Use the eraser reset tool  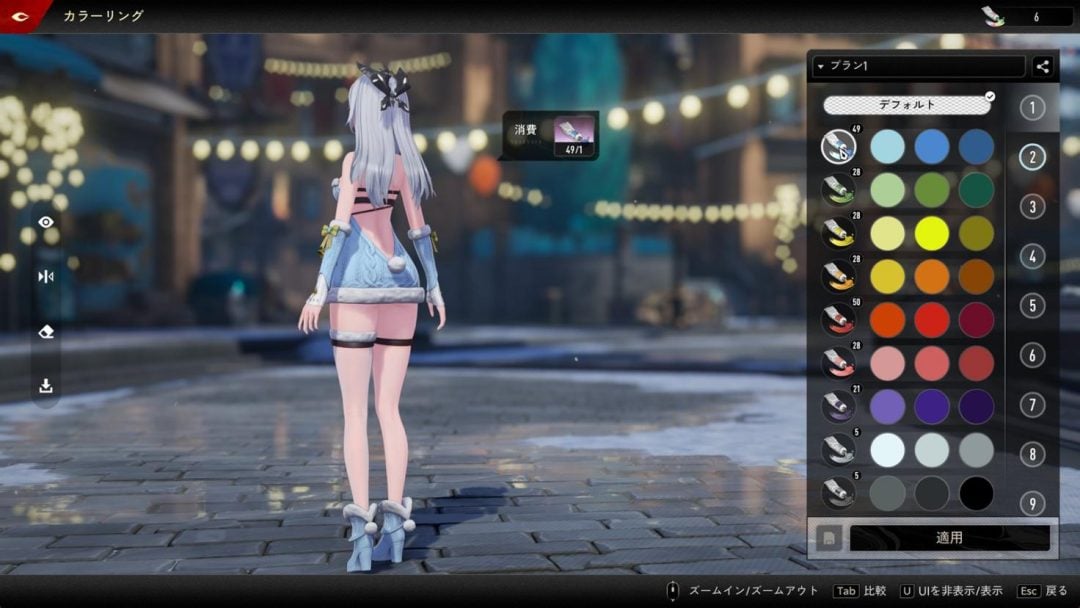point(46,332)
